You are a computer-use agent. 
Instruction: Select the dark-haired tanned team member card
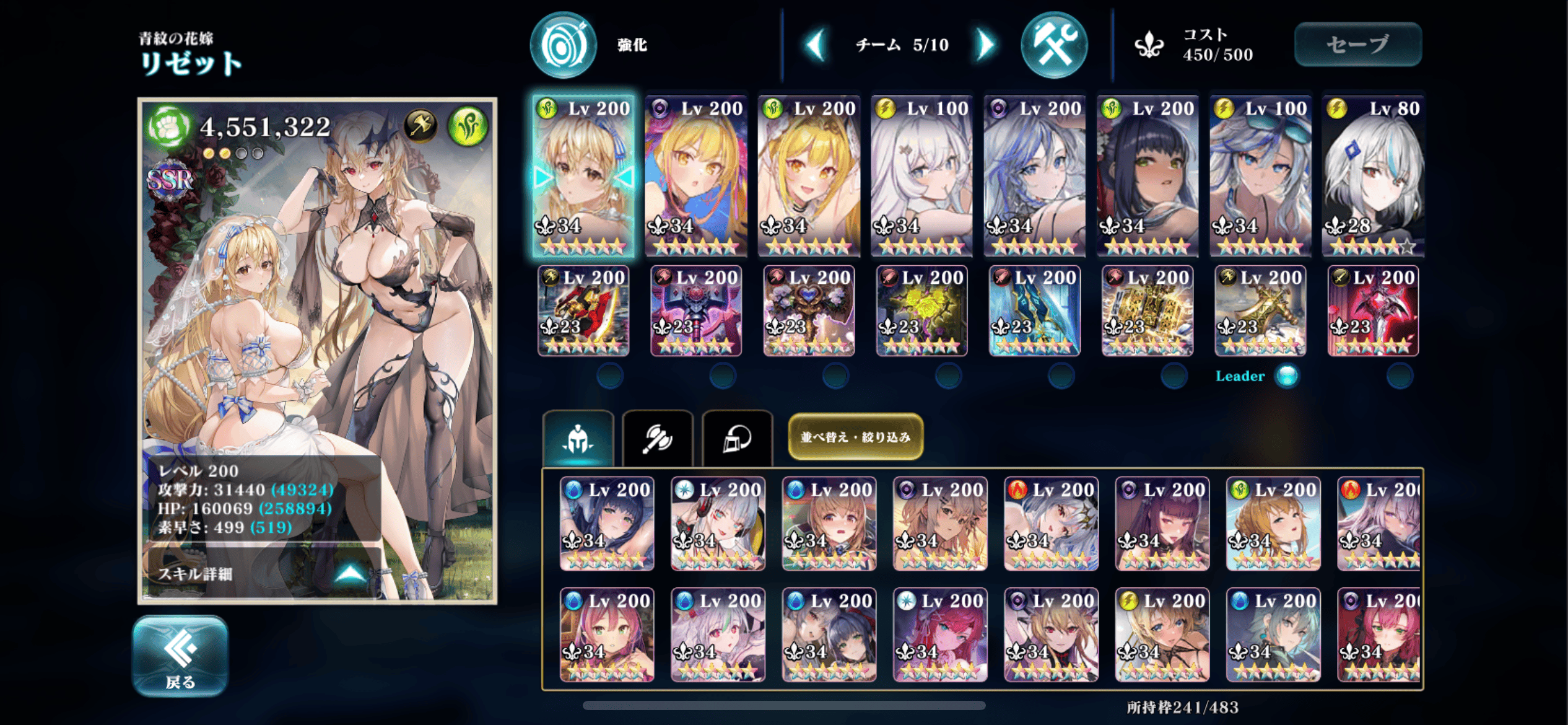1147,176
